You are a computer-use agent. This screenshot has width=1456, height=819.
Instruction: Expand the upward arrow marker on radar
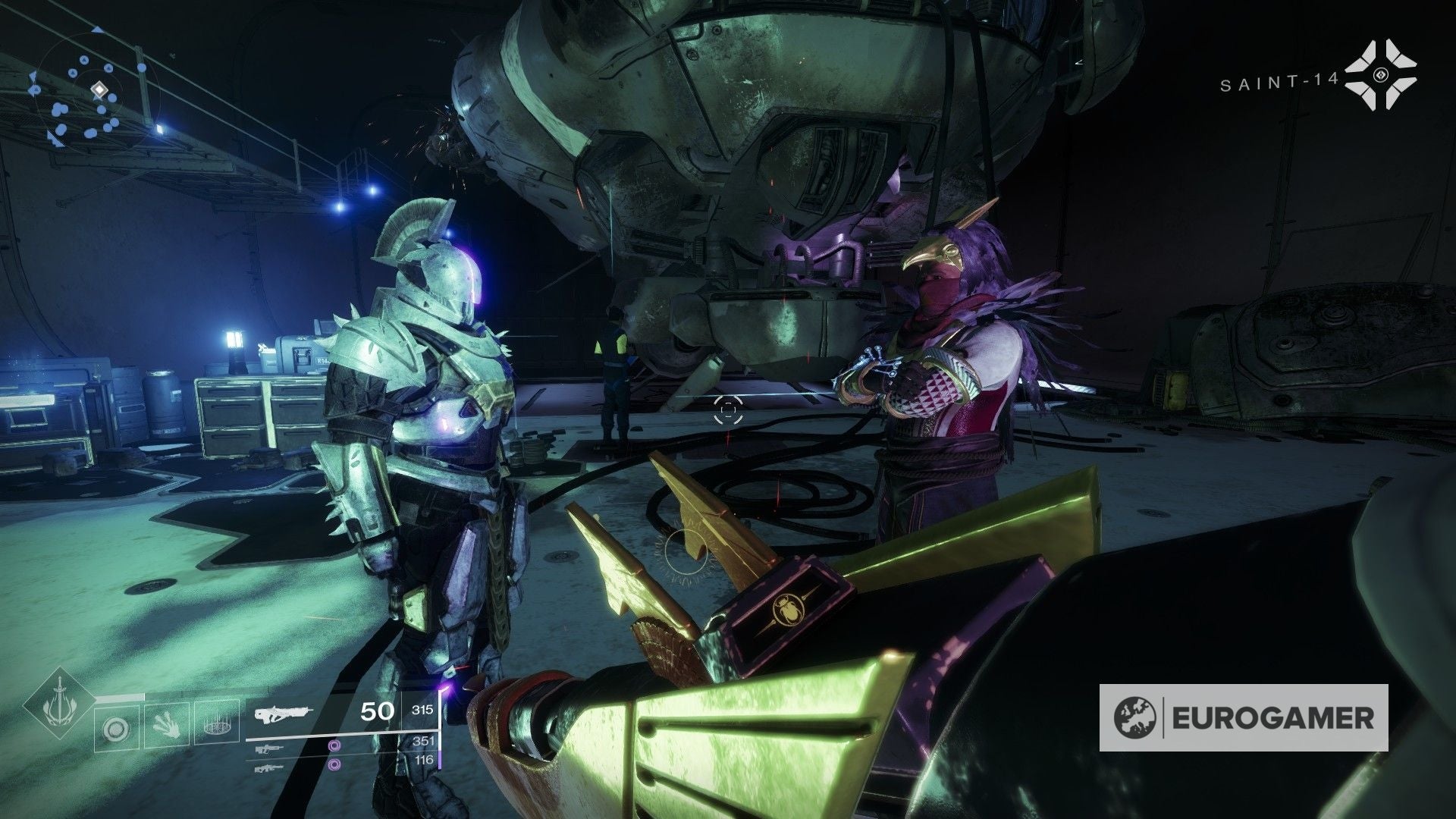[x=96, y=30]
